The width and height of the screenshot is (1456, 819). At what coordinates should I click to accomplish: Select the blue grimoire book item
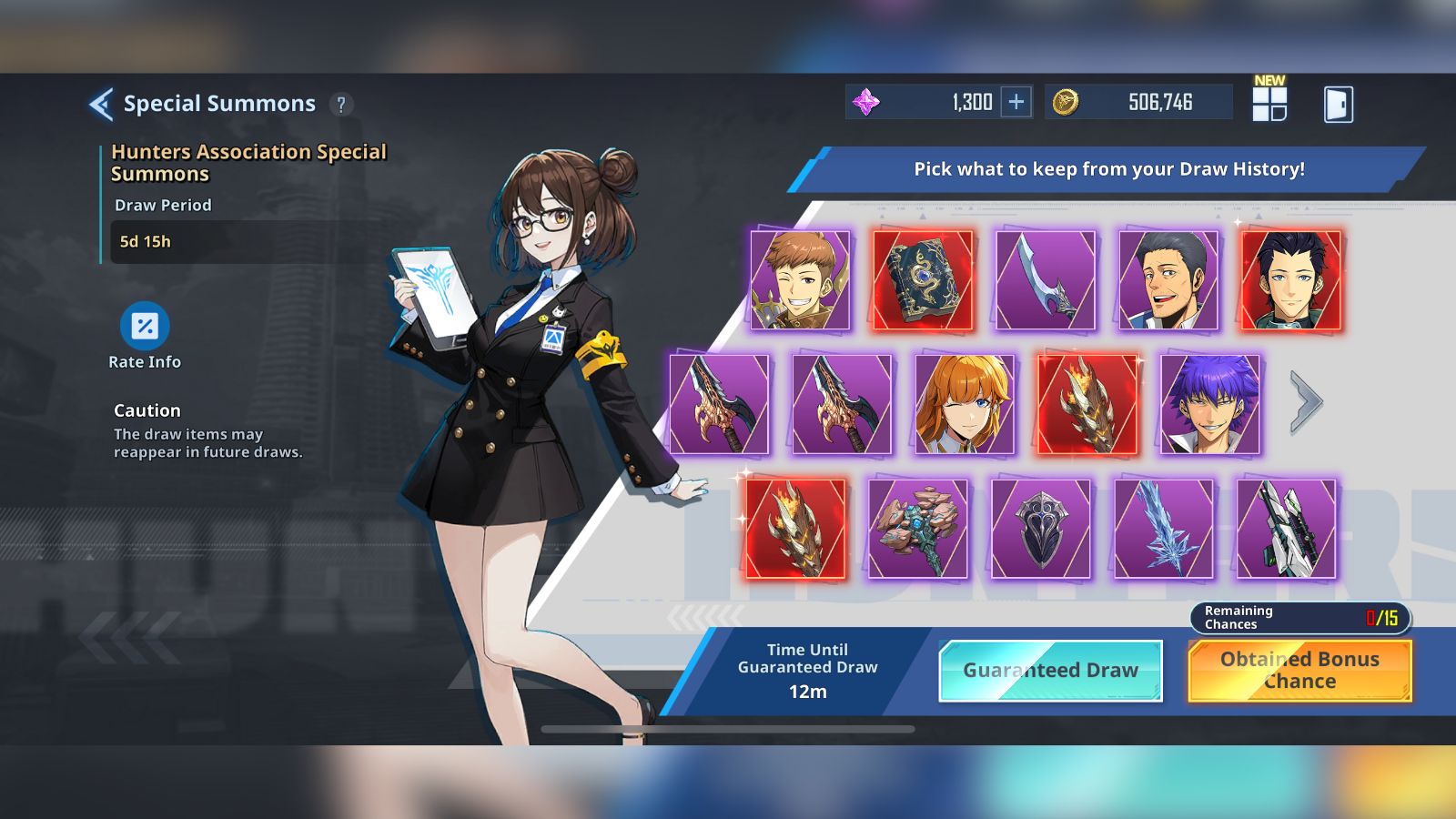[x=924, y=278]
